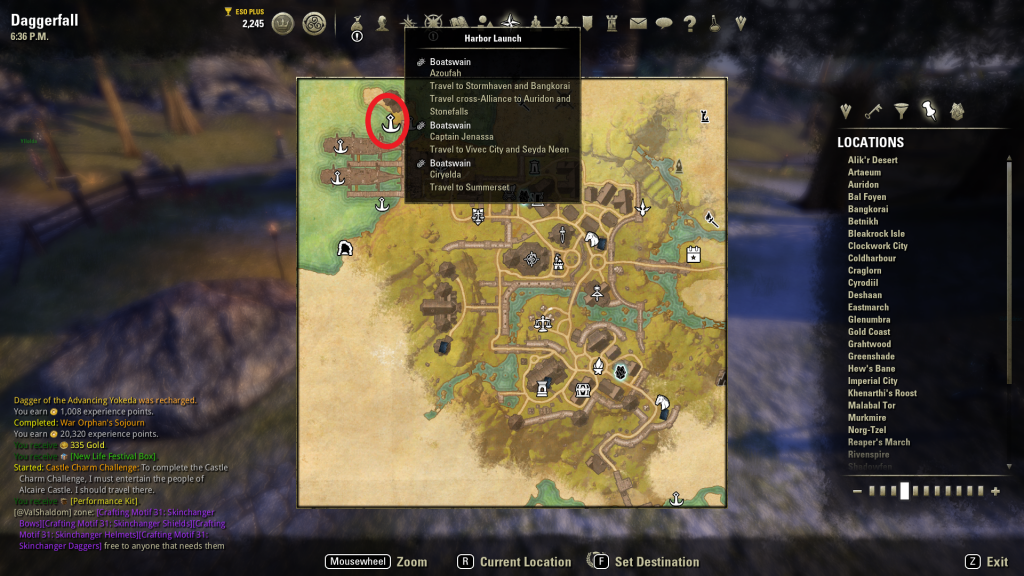This screenshot has height=576, width=1024.
Task: Click the stable horse head map marker
Action: (592, 240)
